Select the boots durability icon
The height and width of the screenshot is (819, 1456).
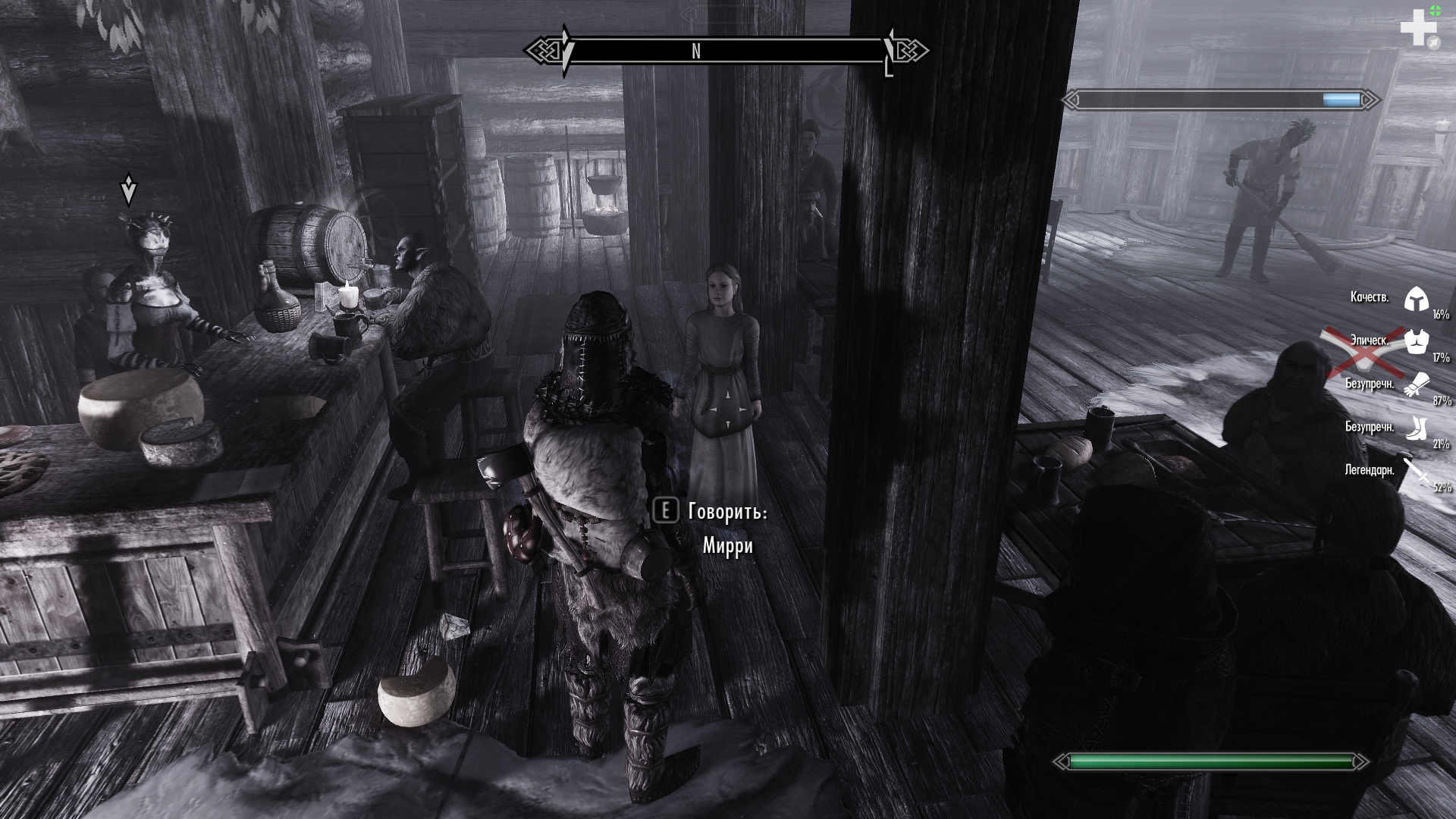tap(1416, 428)
